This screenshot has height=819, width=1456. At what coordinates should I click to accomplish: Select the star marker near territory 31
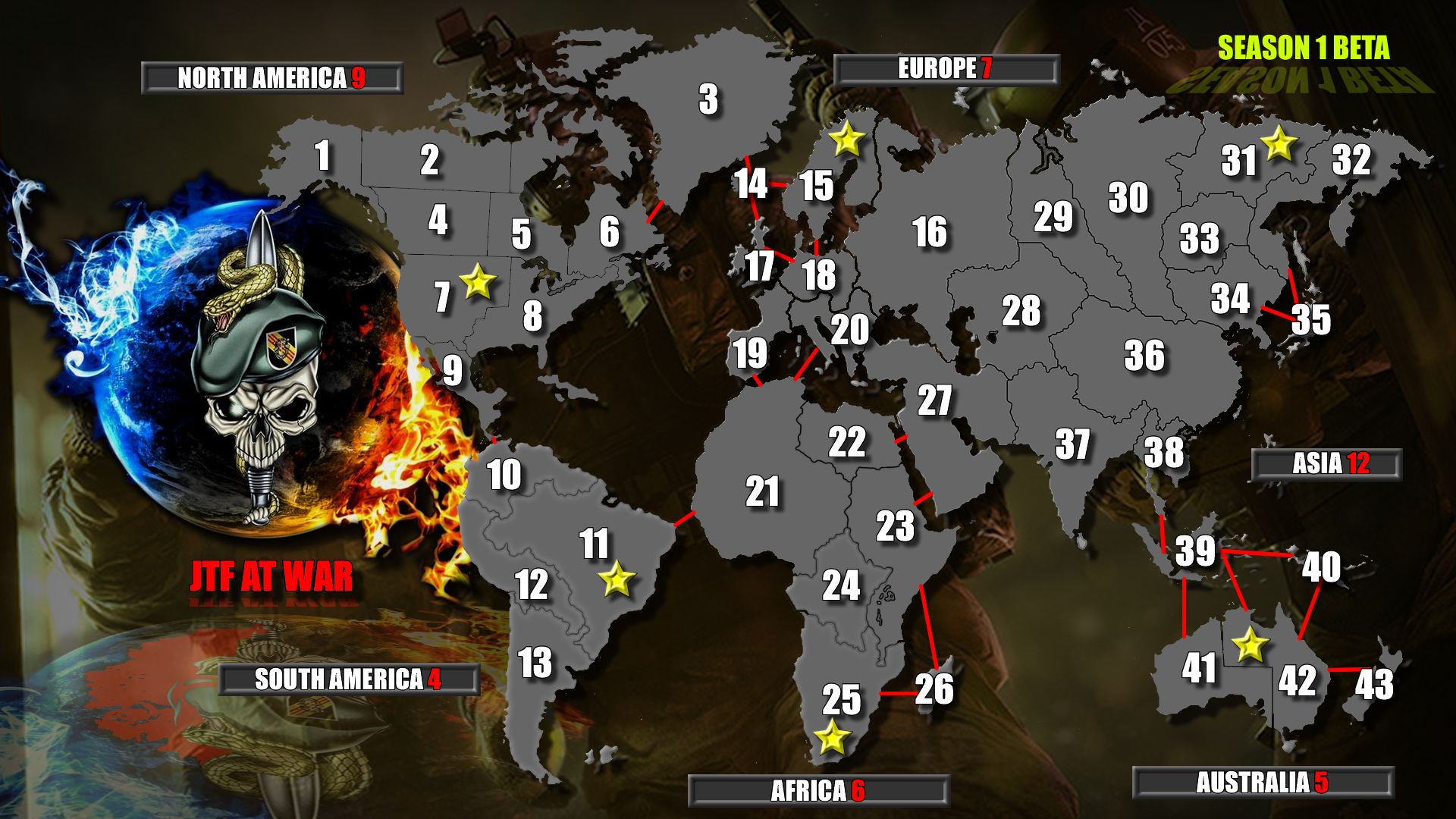[1279, 143]
